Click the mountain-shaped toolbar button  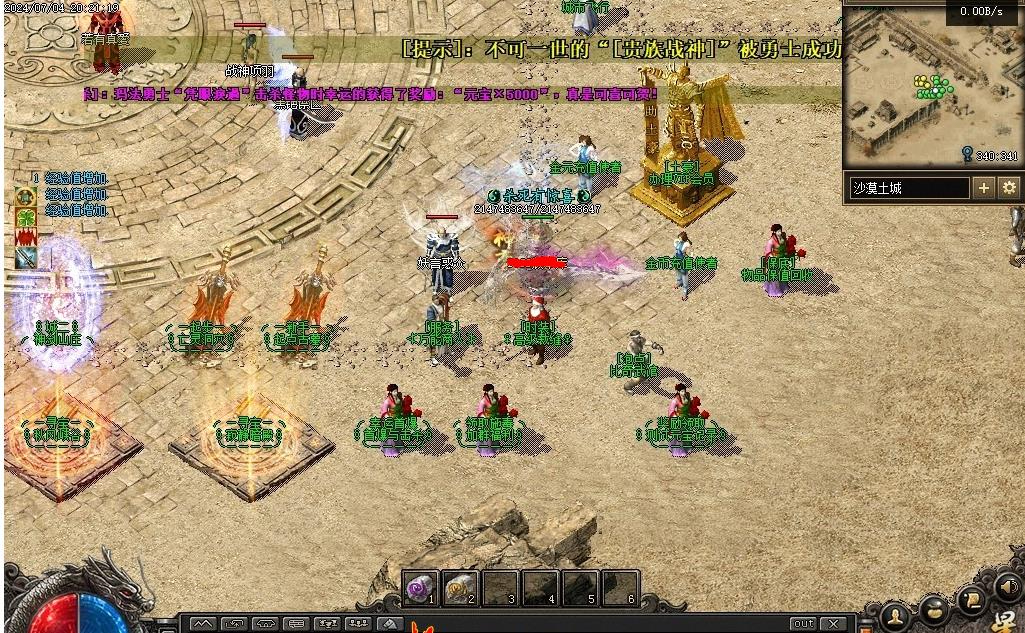click(203, 624)
